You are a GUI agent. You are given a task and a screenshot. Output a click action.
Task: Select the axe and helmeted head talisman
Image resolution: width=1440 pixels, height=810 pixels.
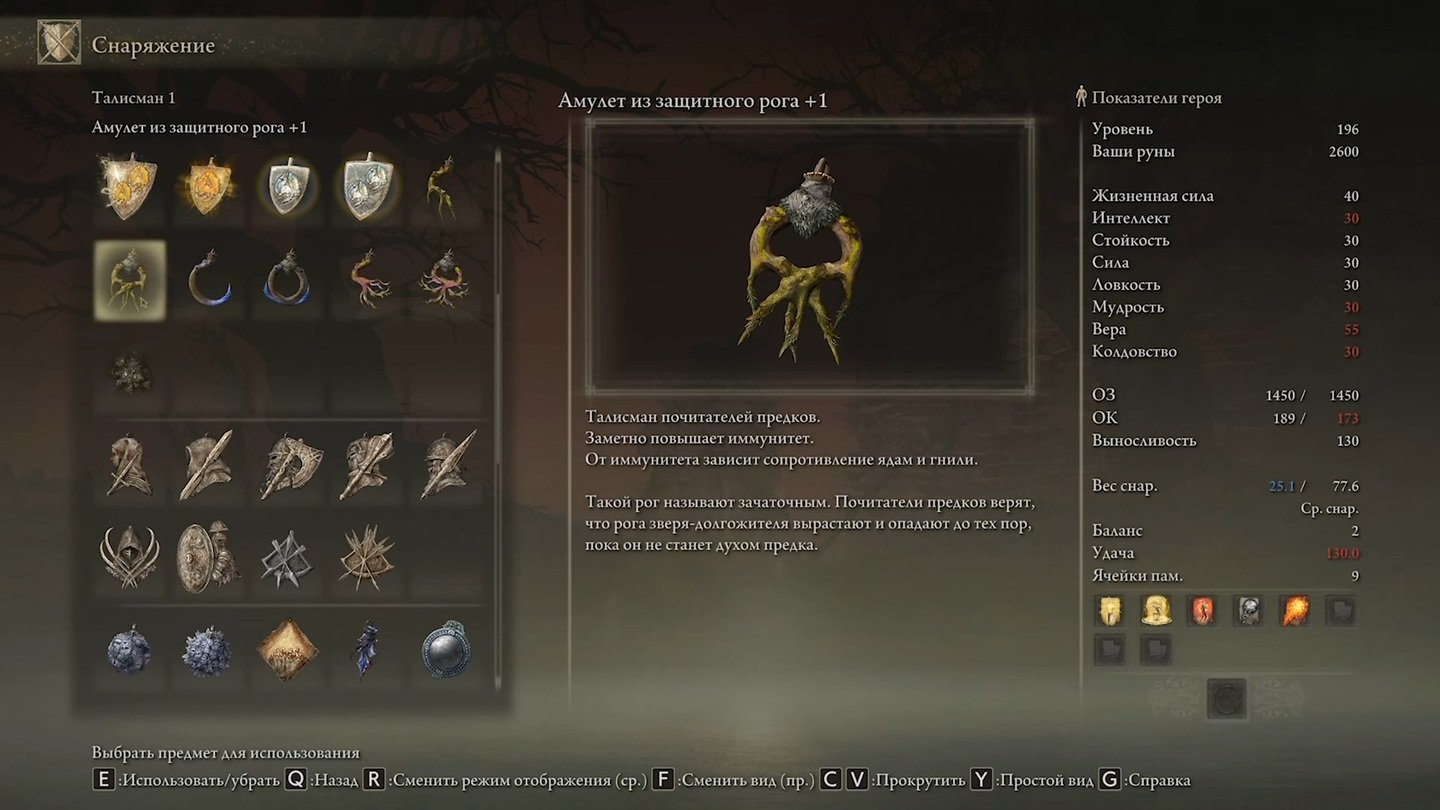coord(288,465)
